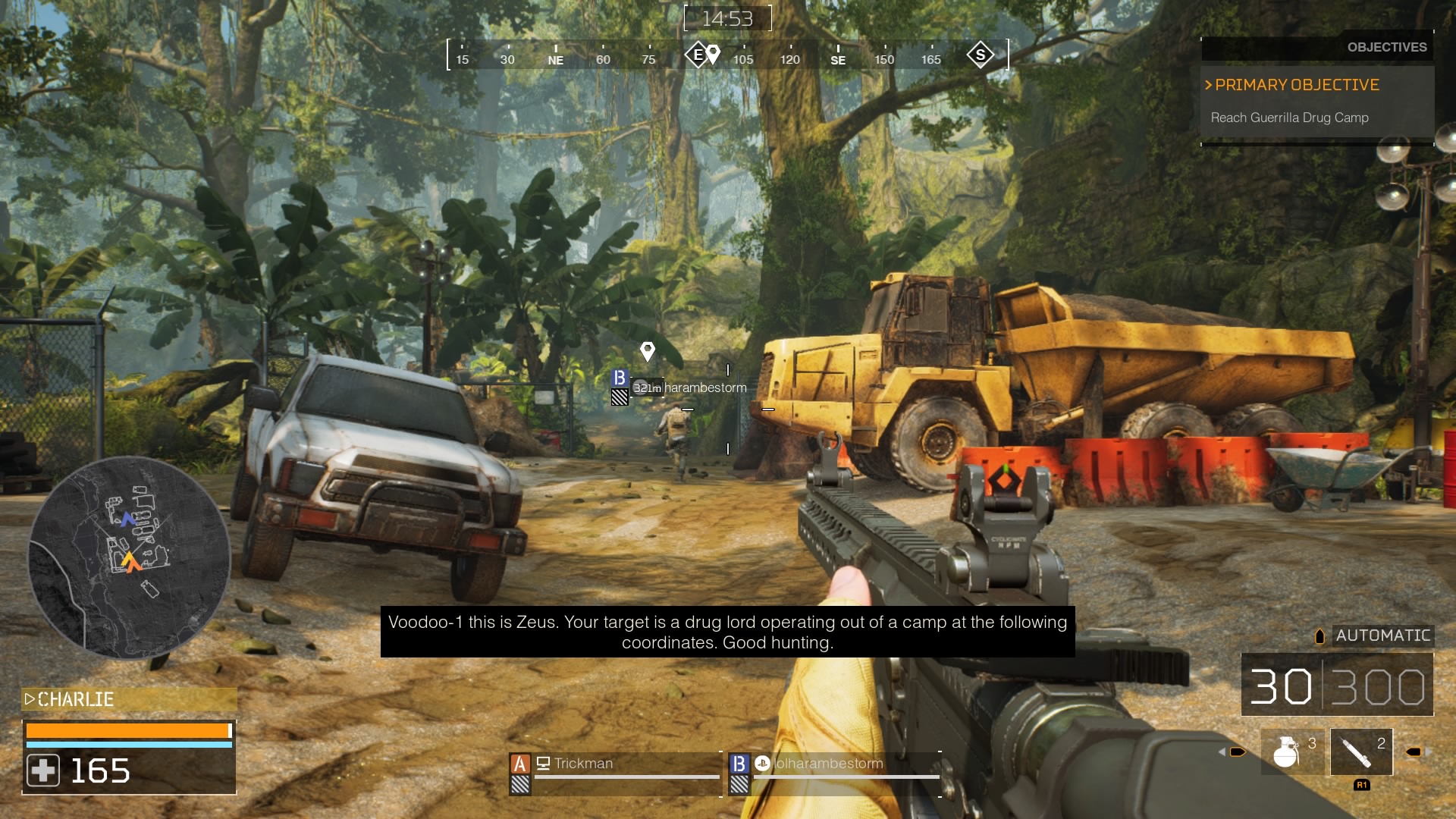Choose the syringe gear slot

(x=1361, y=752)
